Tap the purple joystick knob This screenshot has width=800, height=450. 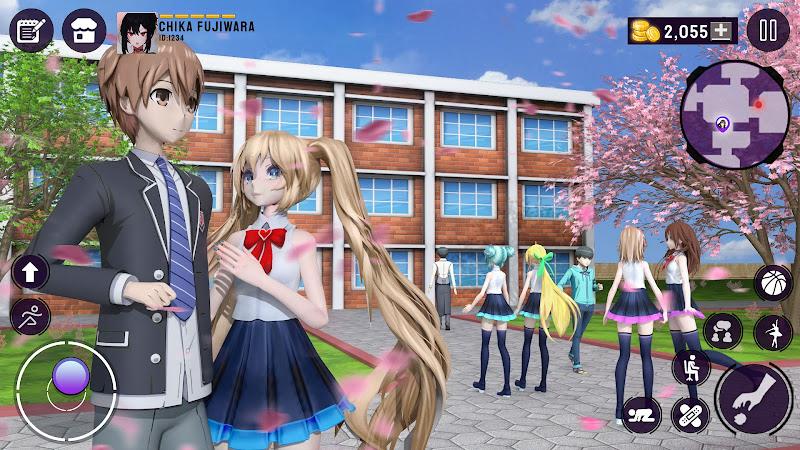coord(71,377)
